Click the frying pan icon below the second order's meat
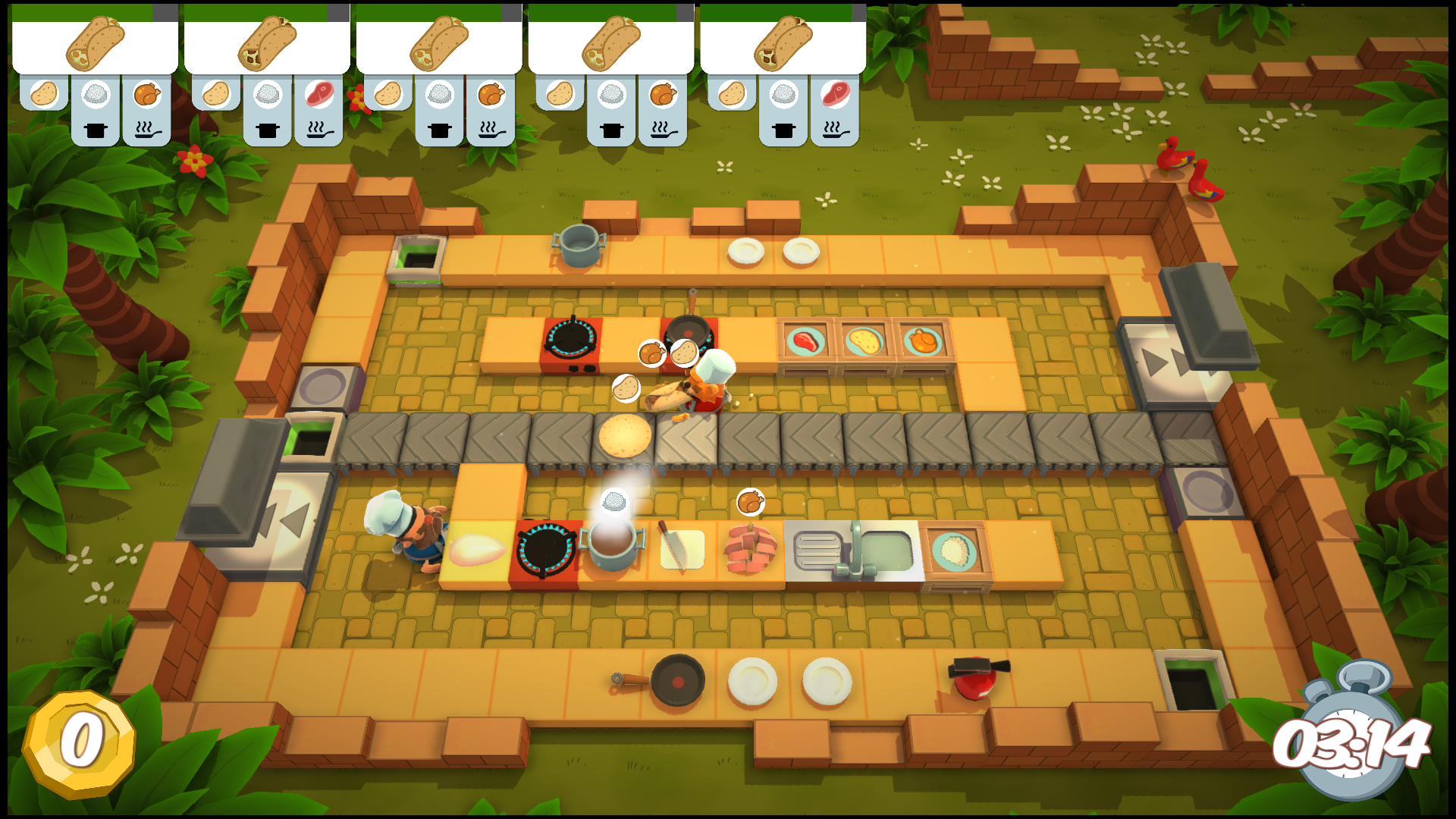The width and height of the screenshot is (1456, 819). [x=318, y=129]
